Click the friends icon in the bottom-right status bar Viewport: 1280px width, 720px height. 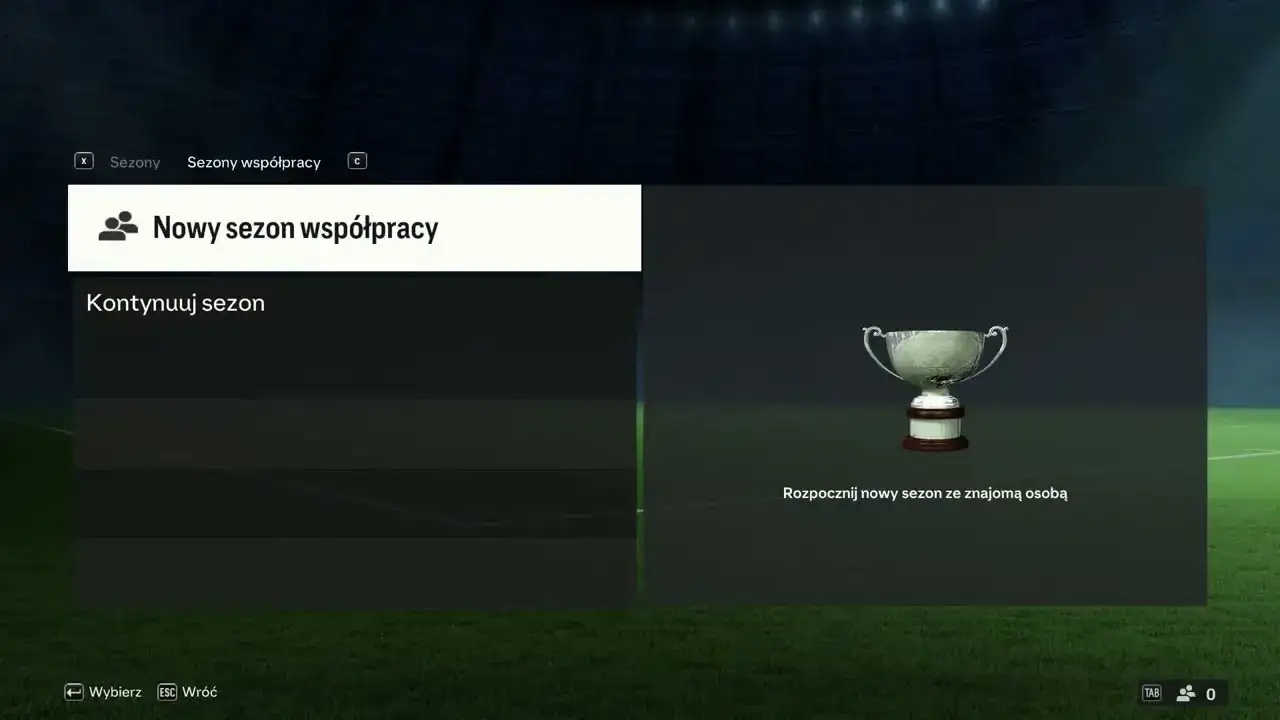tap(1186, 692)
